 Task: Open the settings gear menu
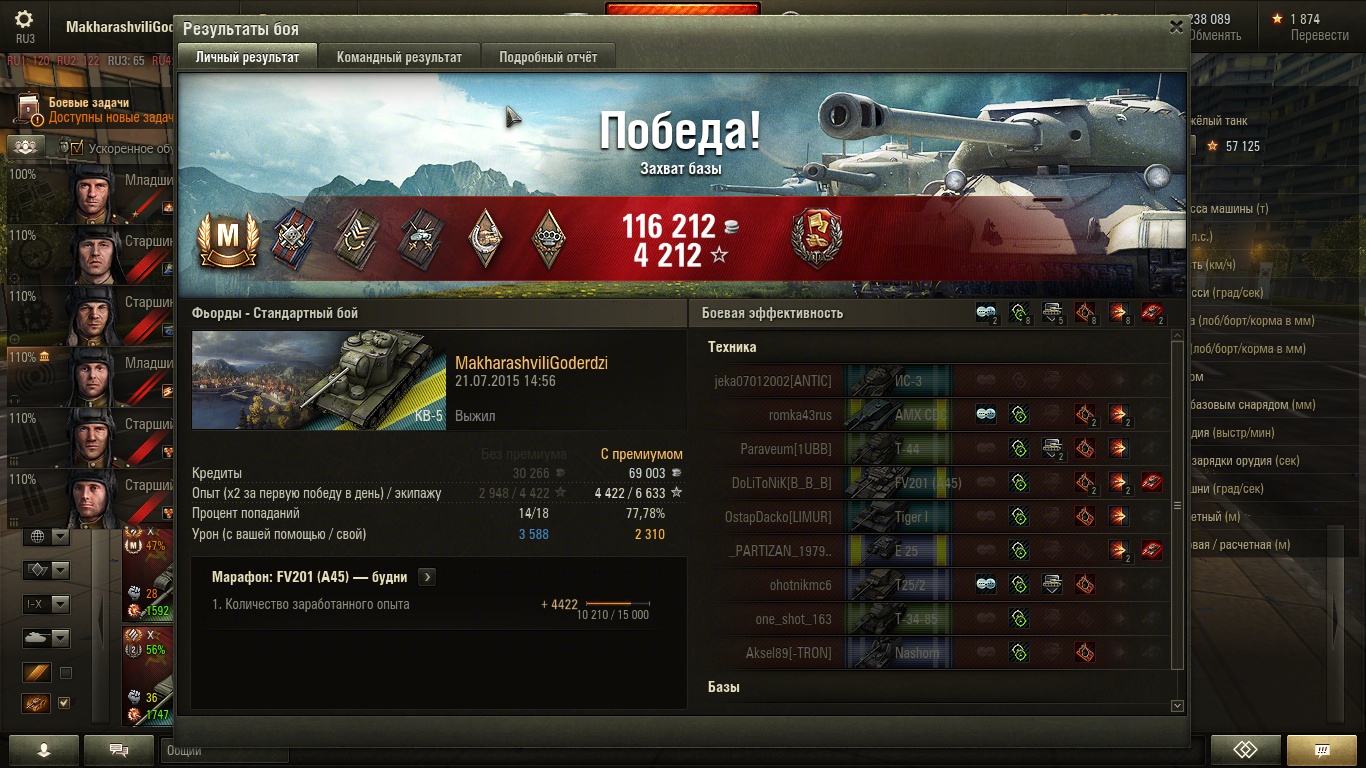click(x=25, y=20)
